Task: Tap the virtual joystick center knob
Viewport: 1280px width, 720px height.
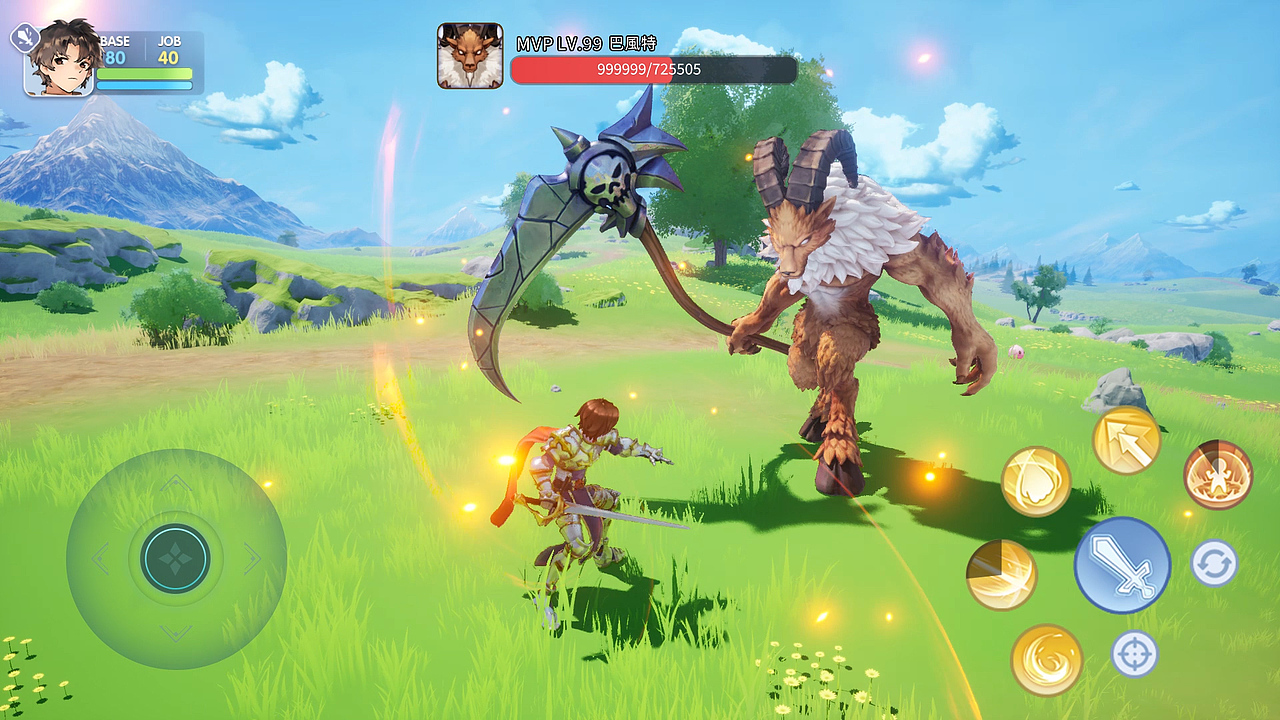Action: coord(176,559)
